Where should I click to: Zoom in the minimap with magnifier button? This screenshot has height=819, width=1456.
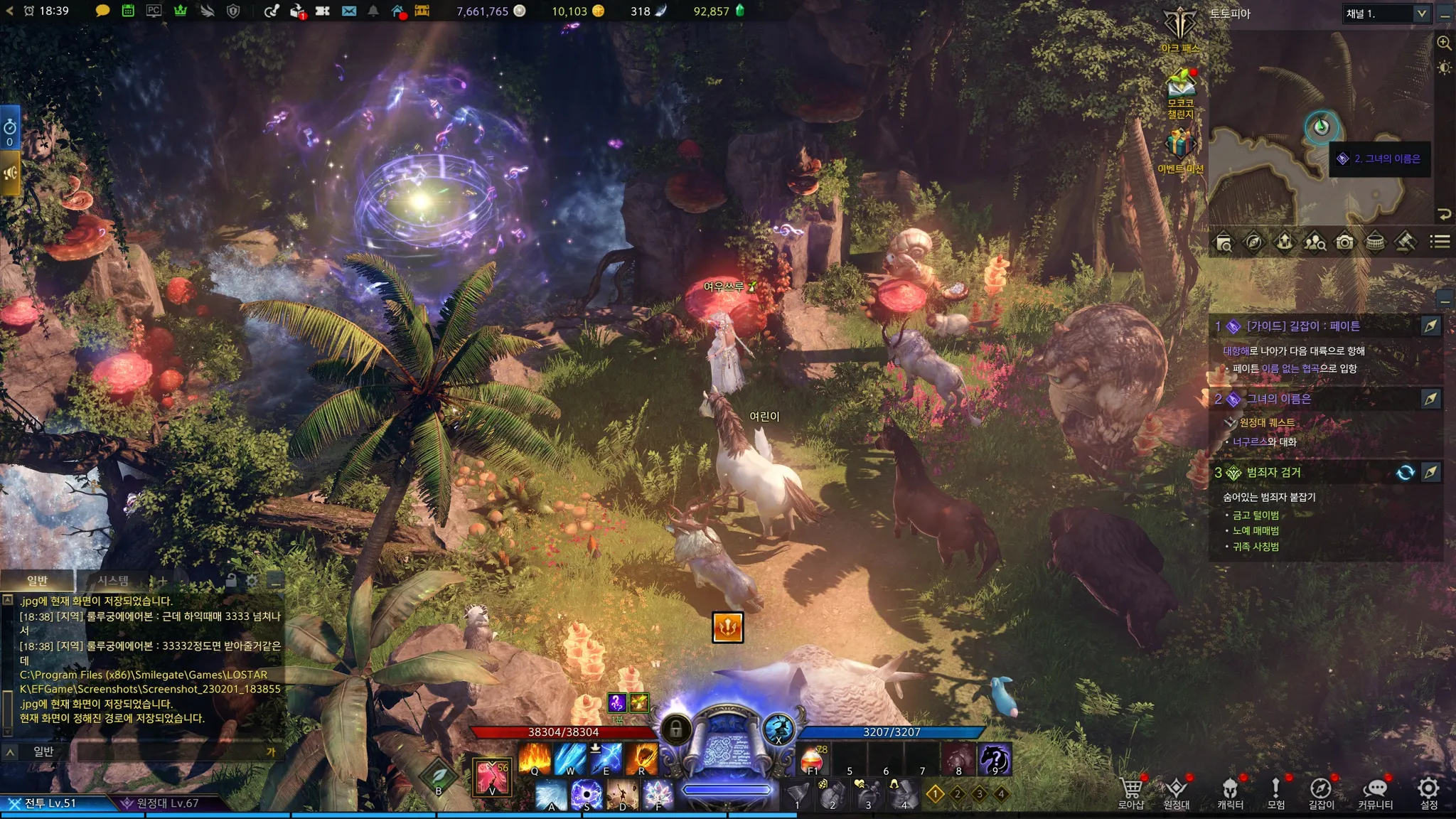[x=1444, y=43]
